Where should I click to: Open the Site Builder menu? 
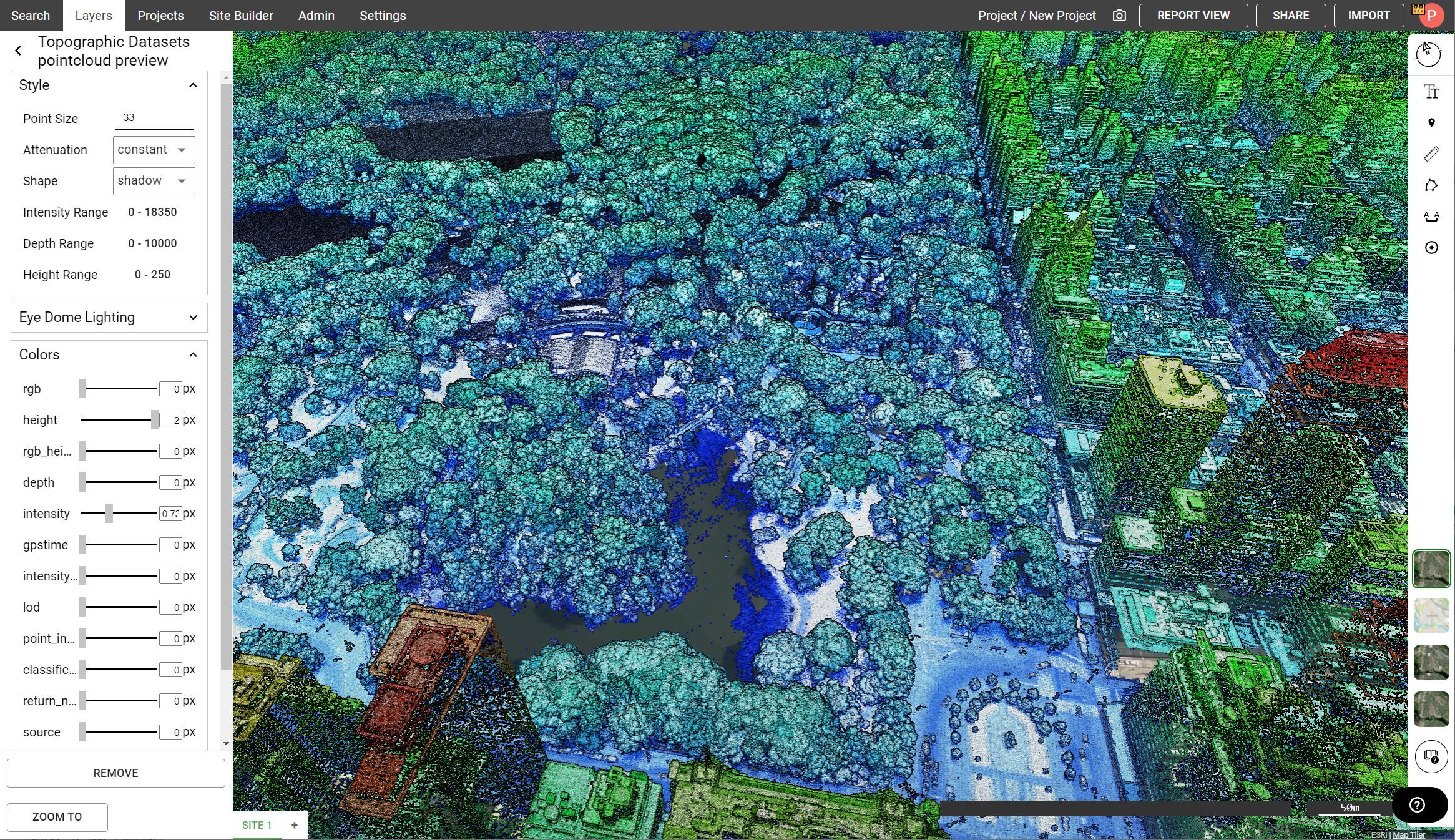(x=240, y=16)
